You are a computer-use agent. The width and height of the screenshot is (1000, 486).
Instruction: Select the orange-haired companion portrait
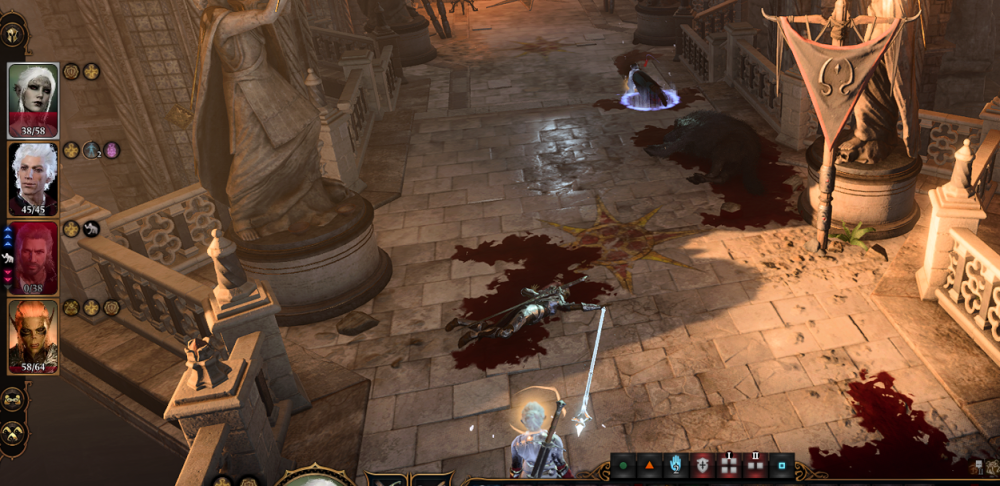(x=34, y=334)
